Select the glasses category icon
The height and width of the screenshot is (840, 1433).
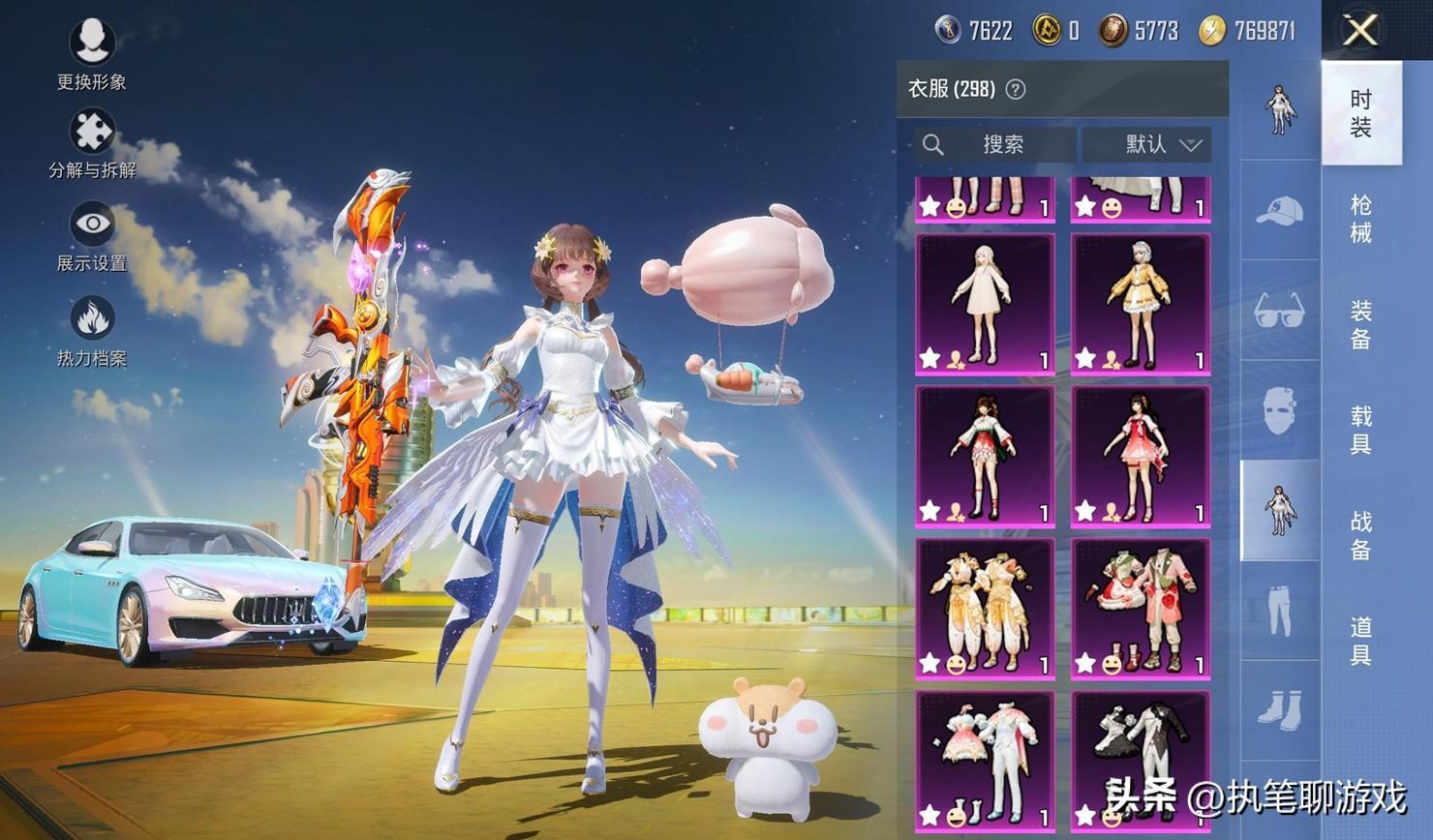point(1279,312)
